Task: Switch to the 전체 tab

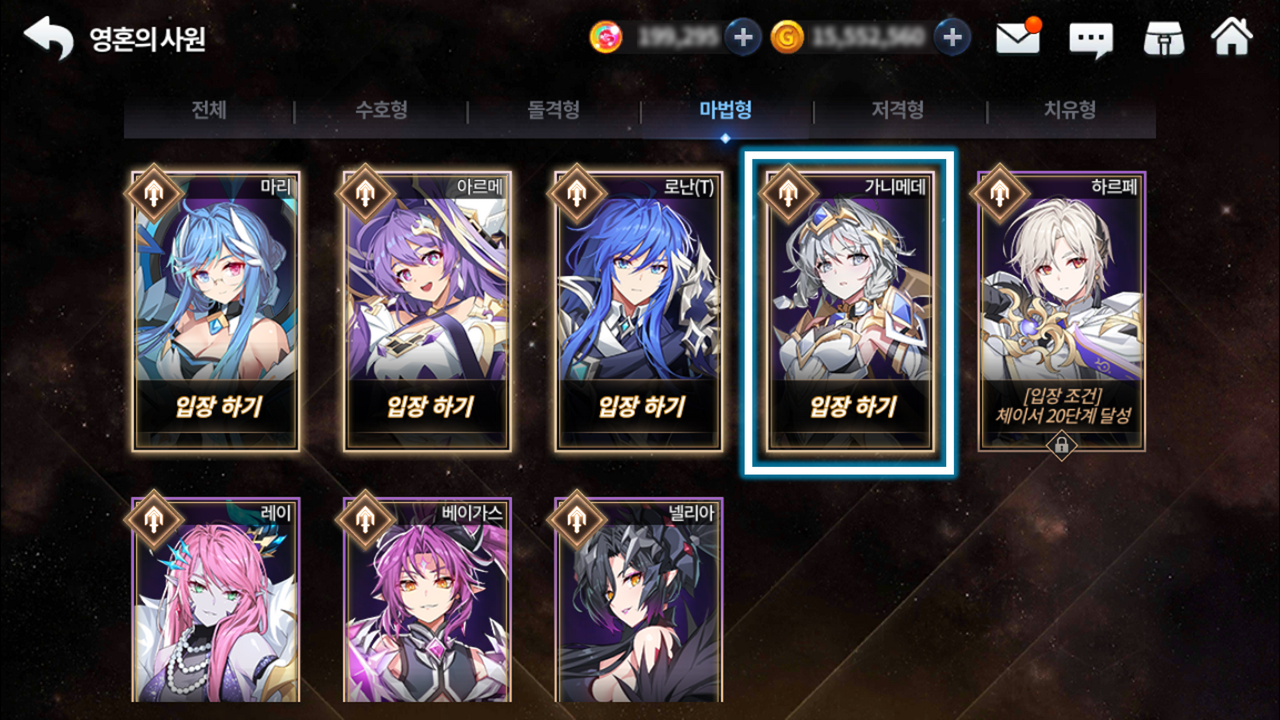Action: pos(209,111)
